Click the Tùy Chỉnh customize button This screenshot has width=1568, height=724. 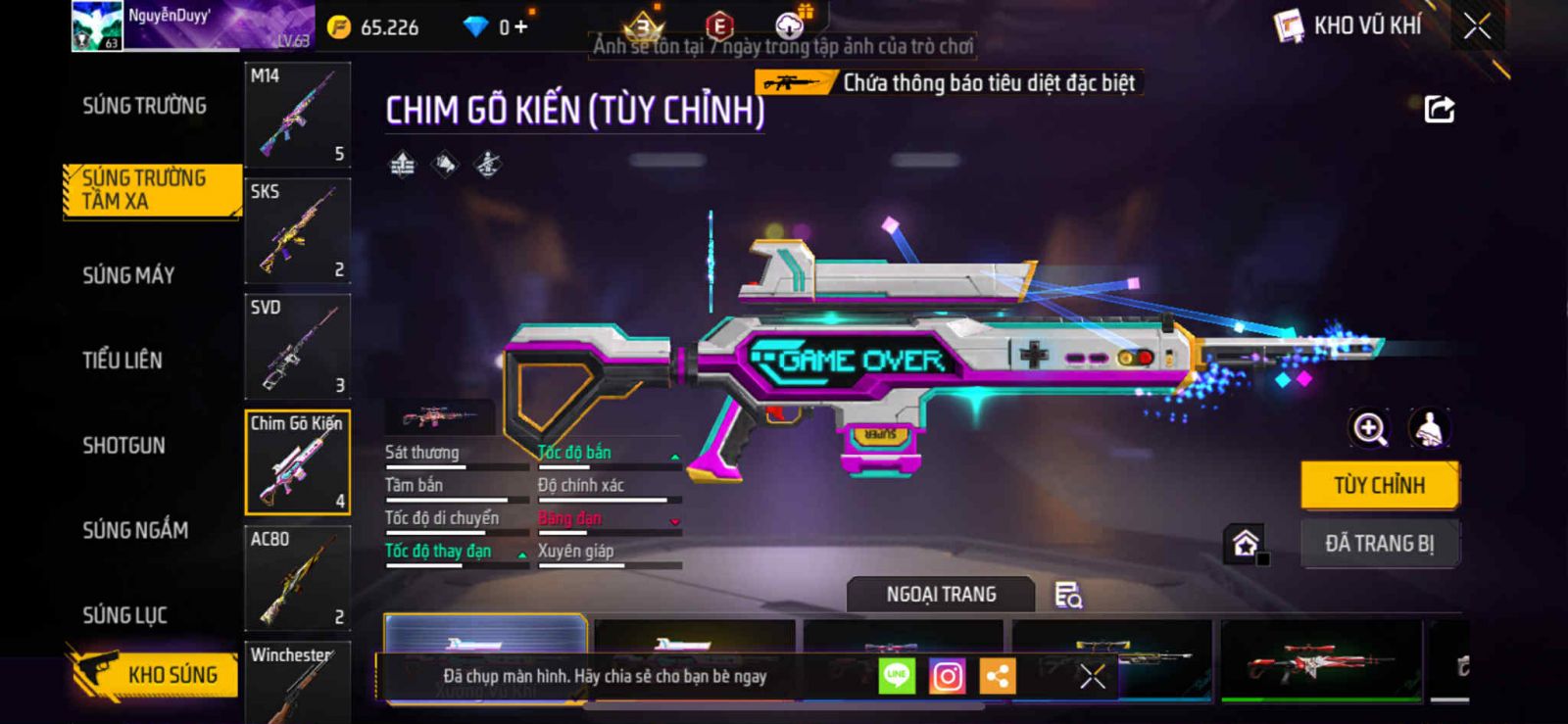[1379, 485]
